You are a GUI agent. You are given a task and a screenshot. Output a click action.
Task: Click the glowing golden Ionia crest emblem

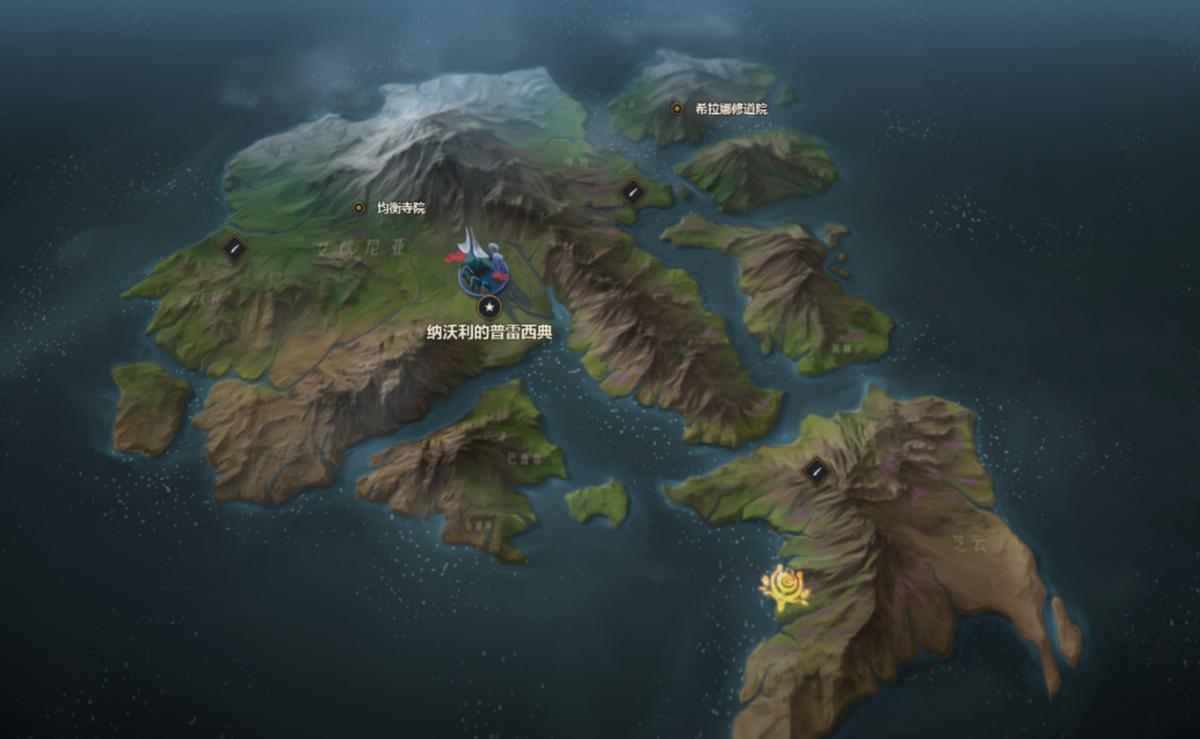tap(785, 587)
